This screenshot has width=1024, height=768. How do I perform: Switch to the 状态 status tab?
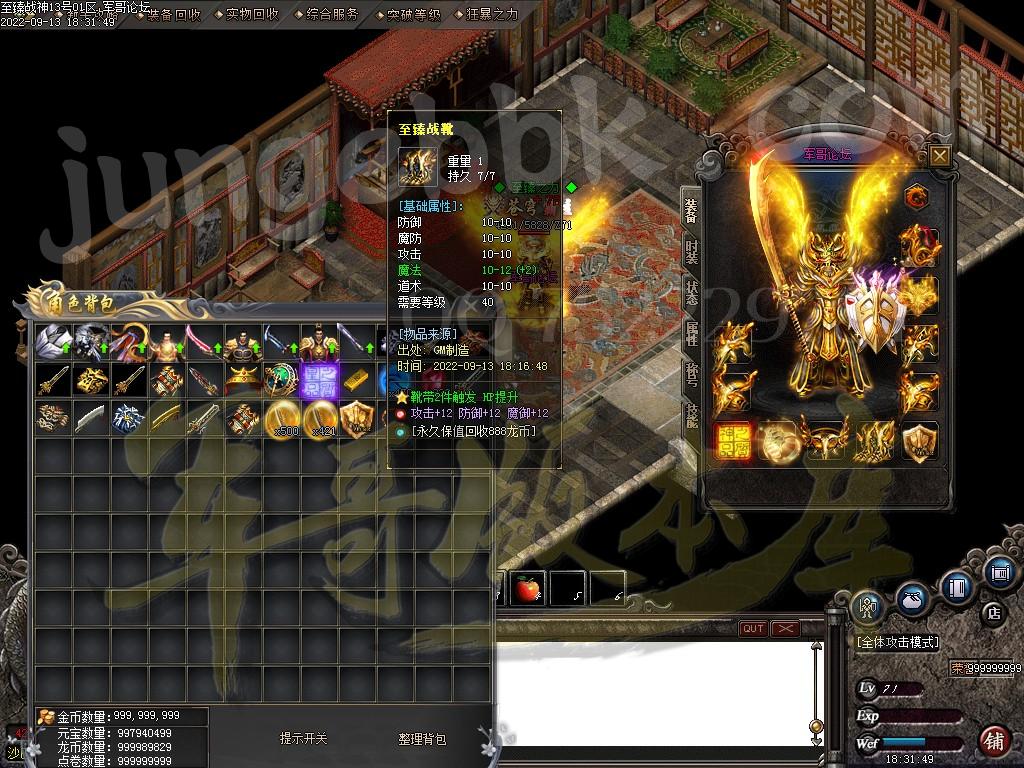pyautogui.click(x=691, y=293)
